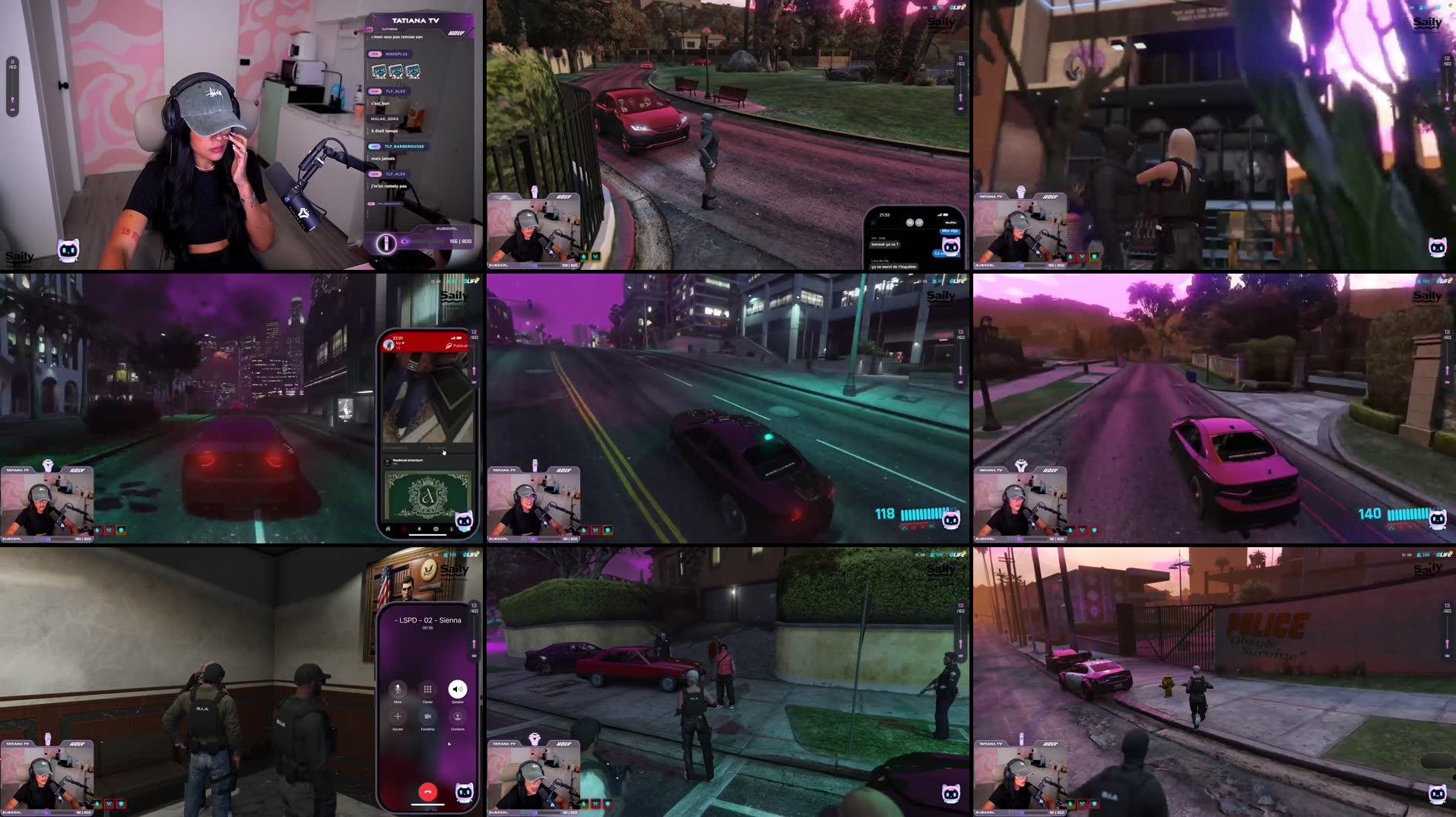This screenshot has height=817, width=1456.
Task: Select the TLF_ALEX username in chat
Action: (x=395, y=90)
